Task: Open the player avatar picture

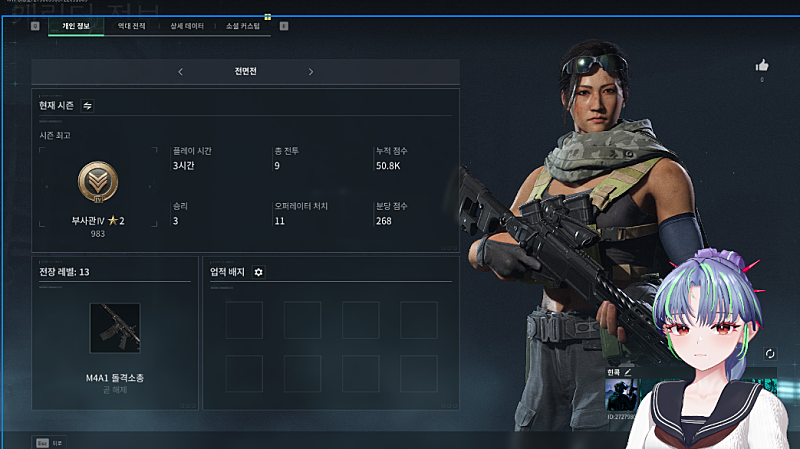Action: [x=619, y=394]
